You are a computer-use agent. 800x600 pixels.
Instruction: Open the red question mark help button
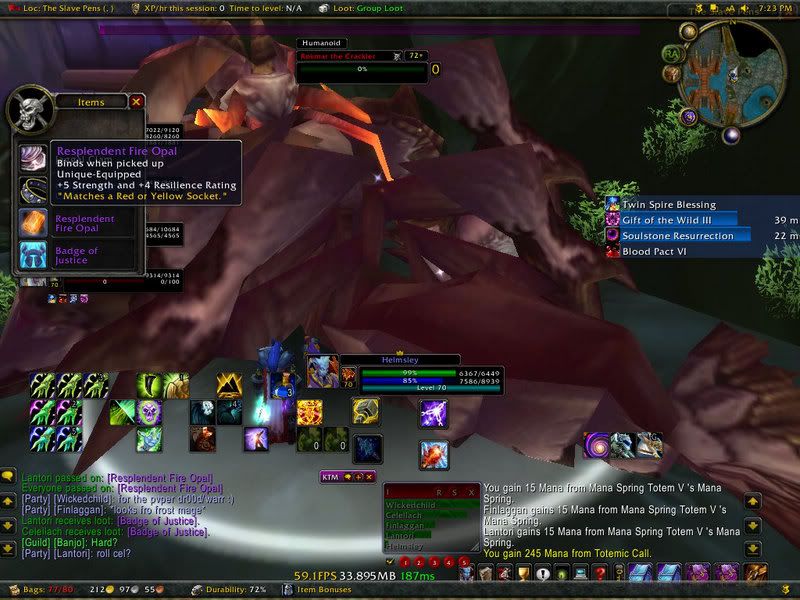(x=600, y=573)
